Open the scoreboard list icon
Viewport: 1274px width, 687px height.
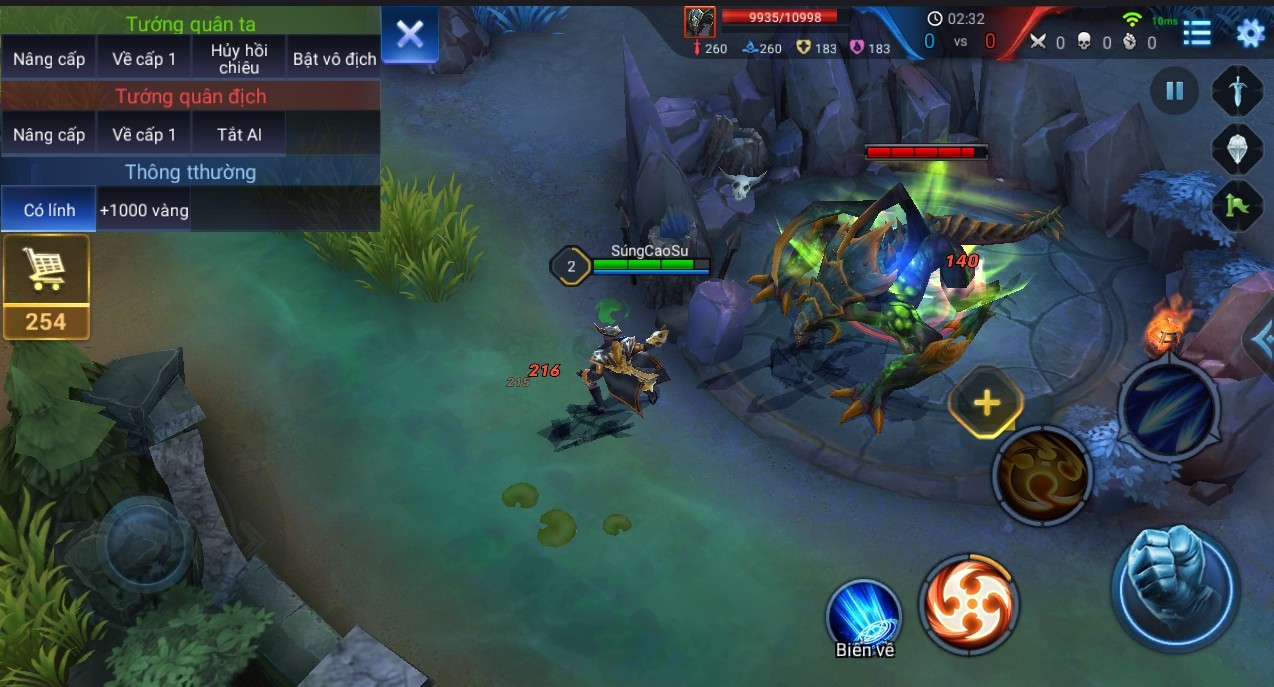click(x=1197, y=34)
